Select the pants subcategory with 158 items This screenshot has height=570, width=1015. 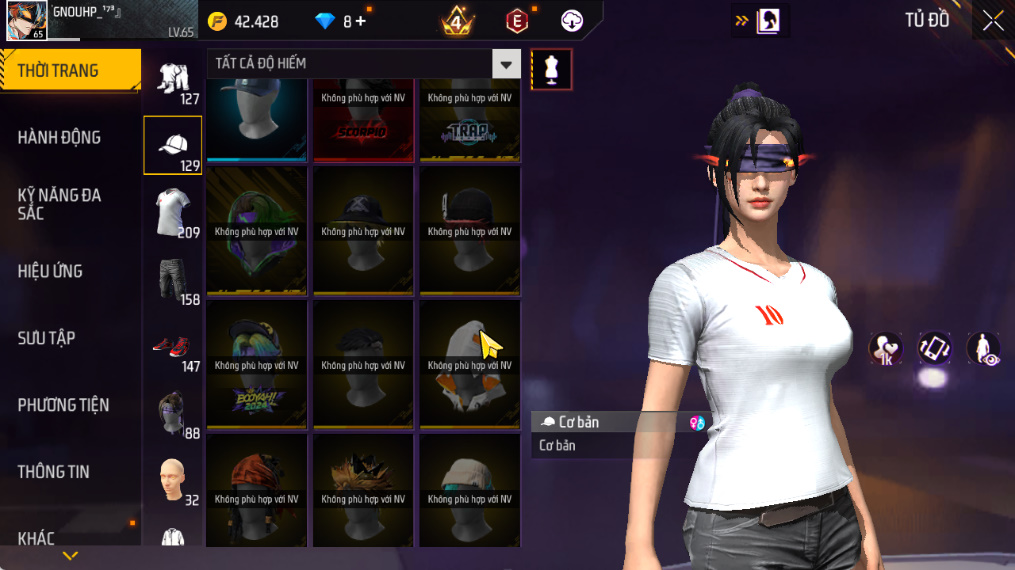tap(173, 279)
